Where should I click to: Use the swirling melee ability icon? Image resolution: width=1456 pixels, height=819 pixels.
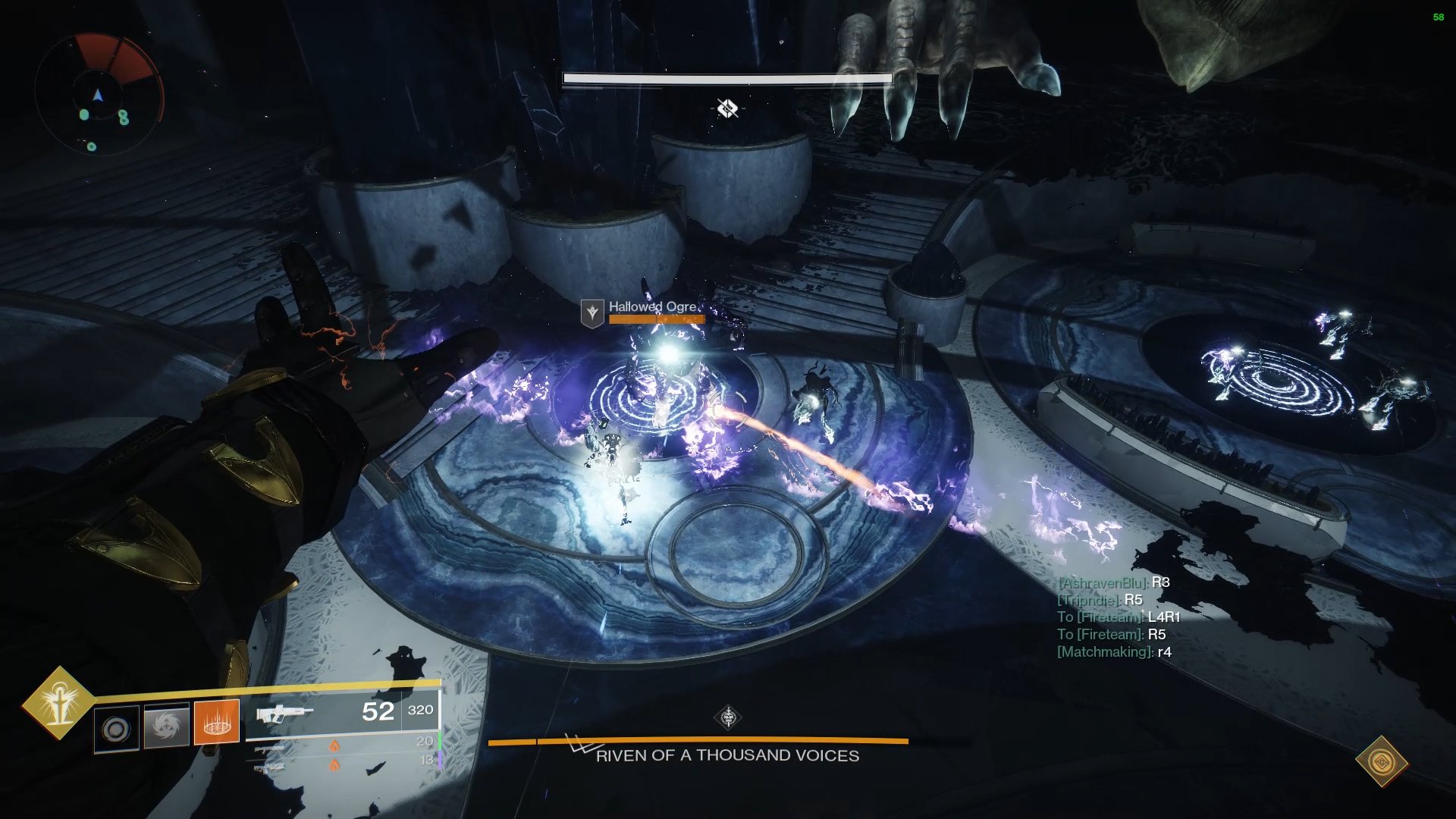coord(166,727)
